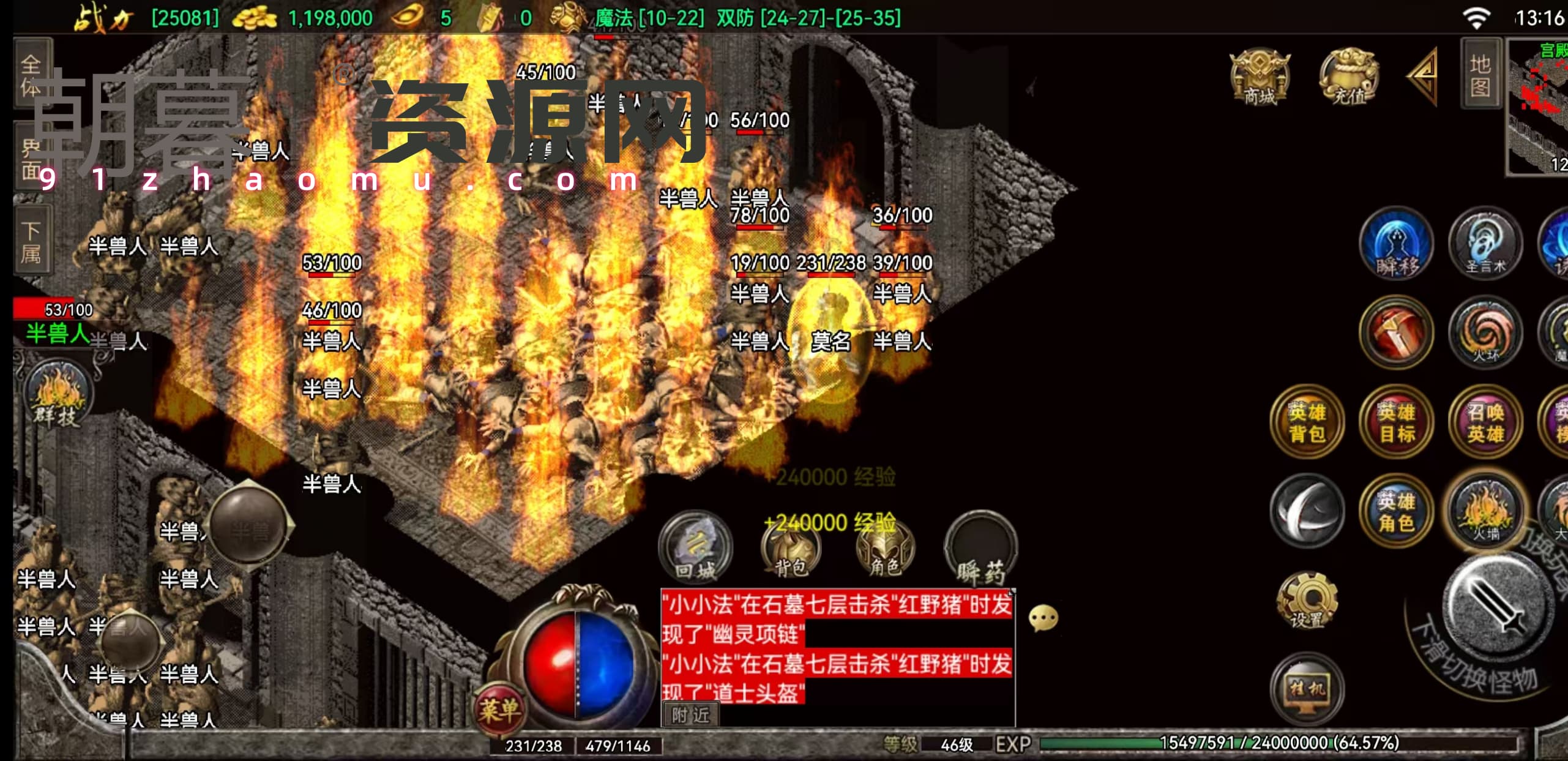Open the 背包 inventory bag

790,548
